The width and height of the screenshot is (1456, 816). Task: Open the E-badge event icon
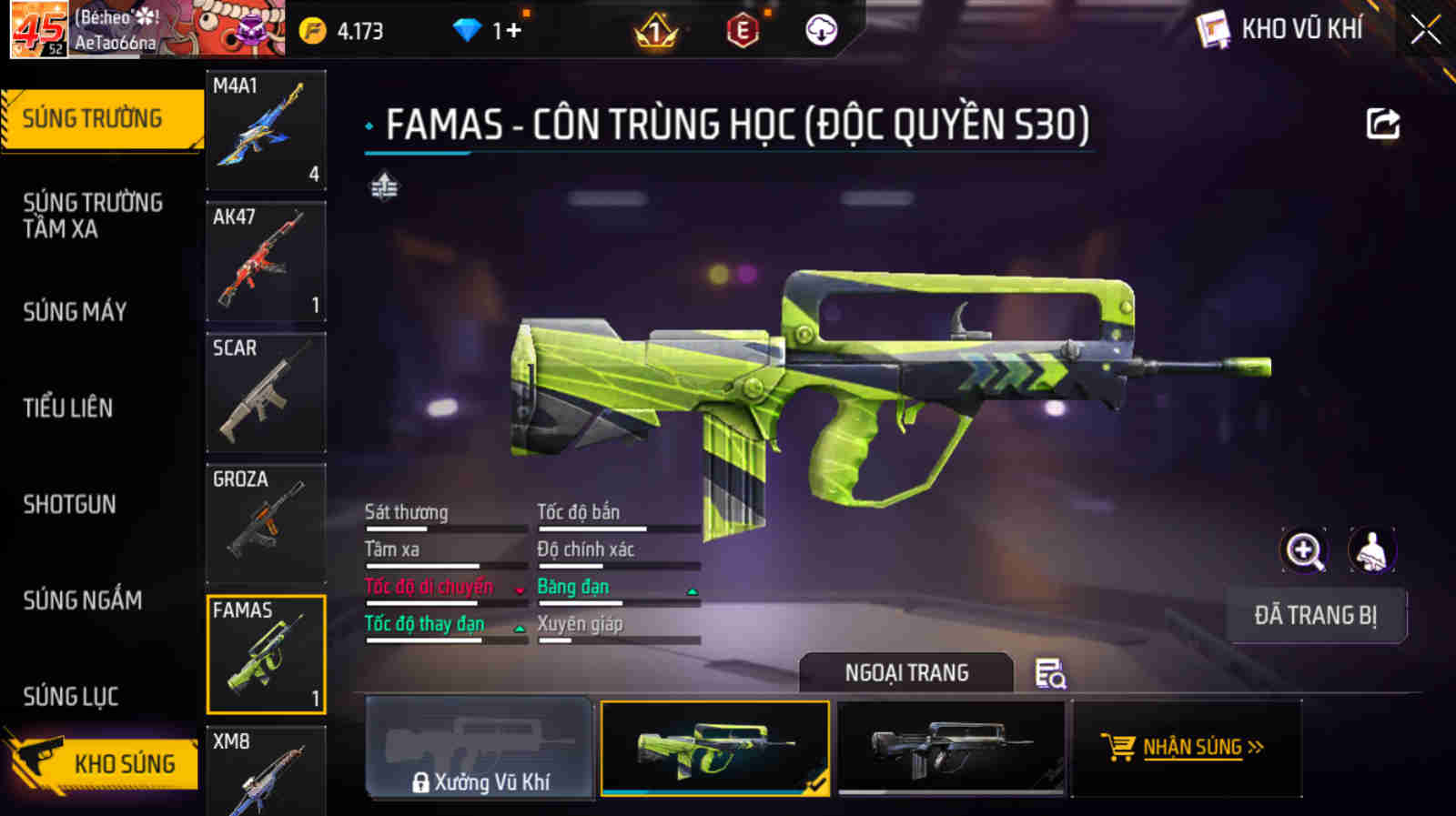tap(740, 29)
